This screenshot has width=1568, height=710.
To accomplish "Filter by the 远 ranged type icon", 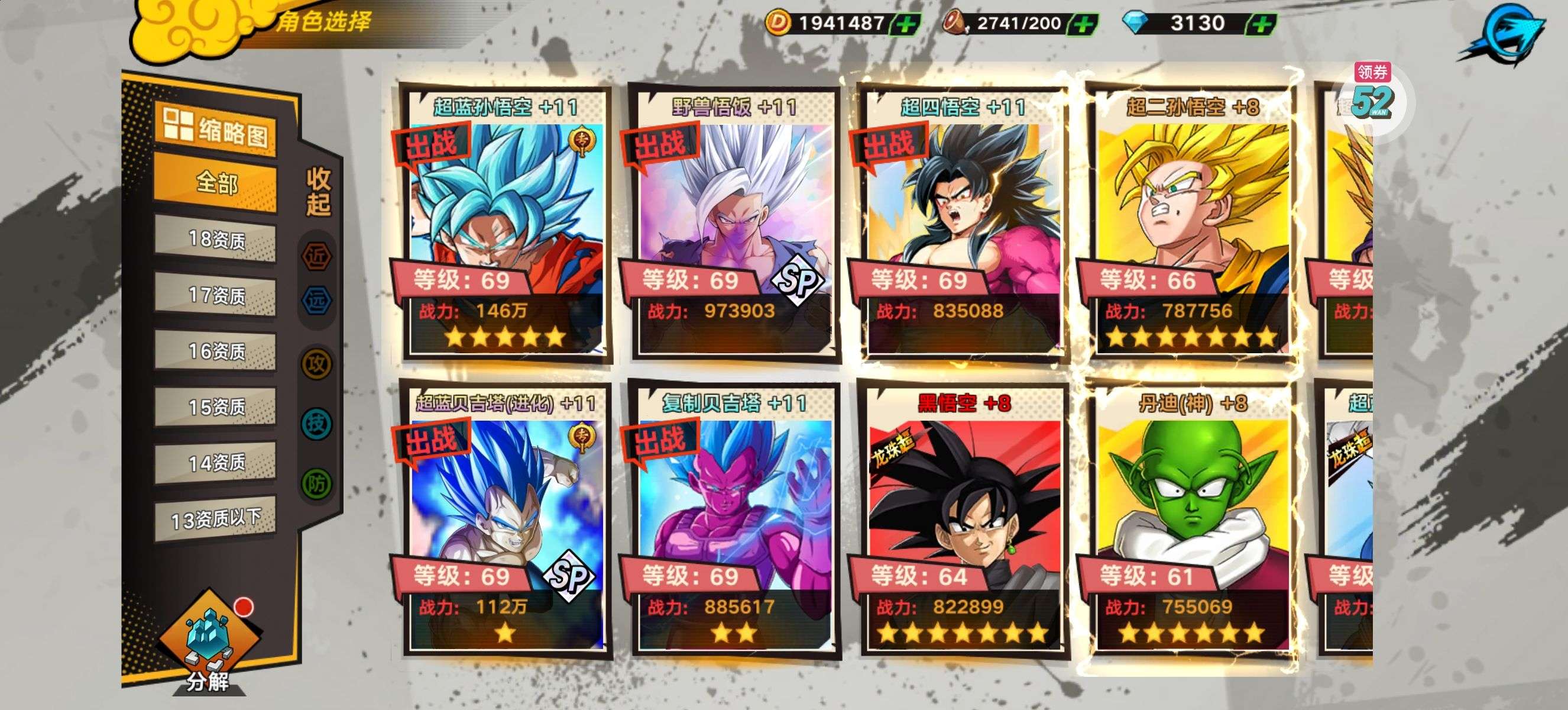I will click(x=316, y=300).
